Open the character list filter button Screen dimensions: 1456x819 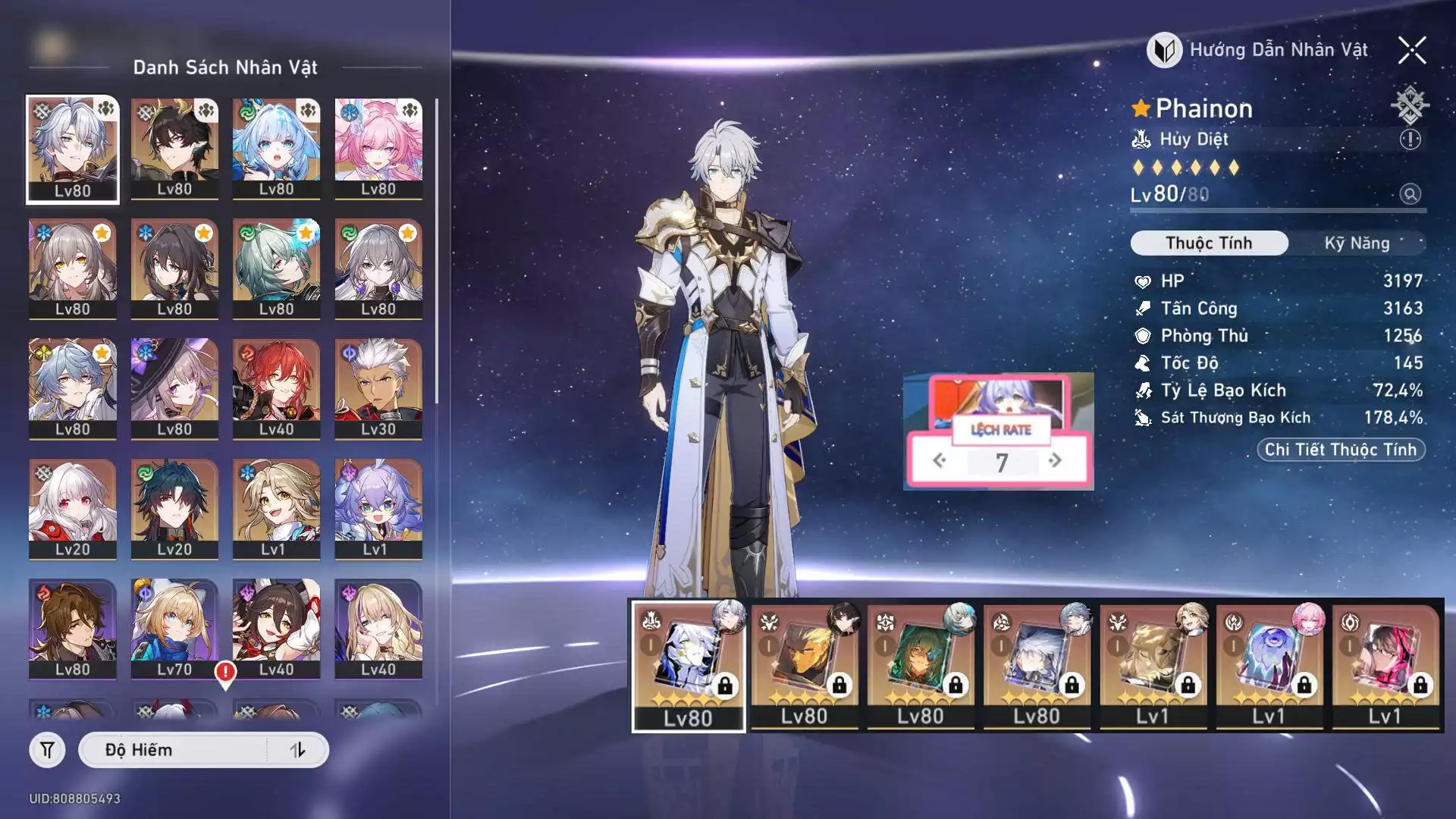[47, 750]
